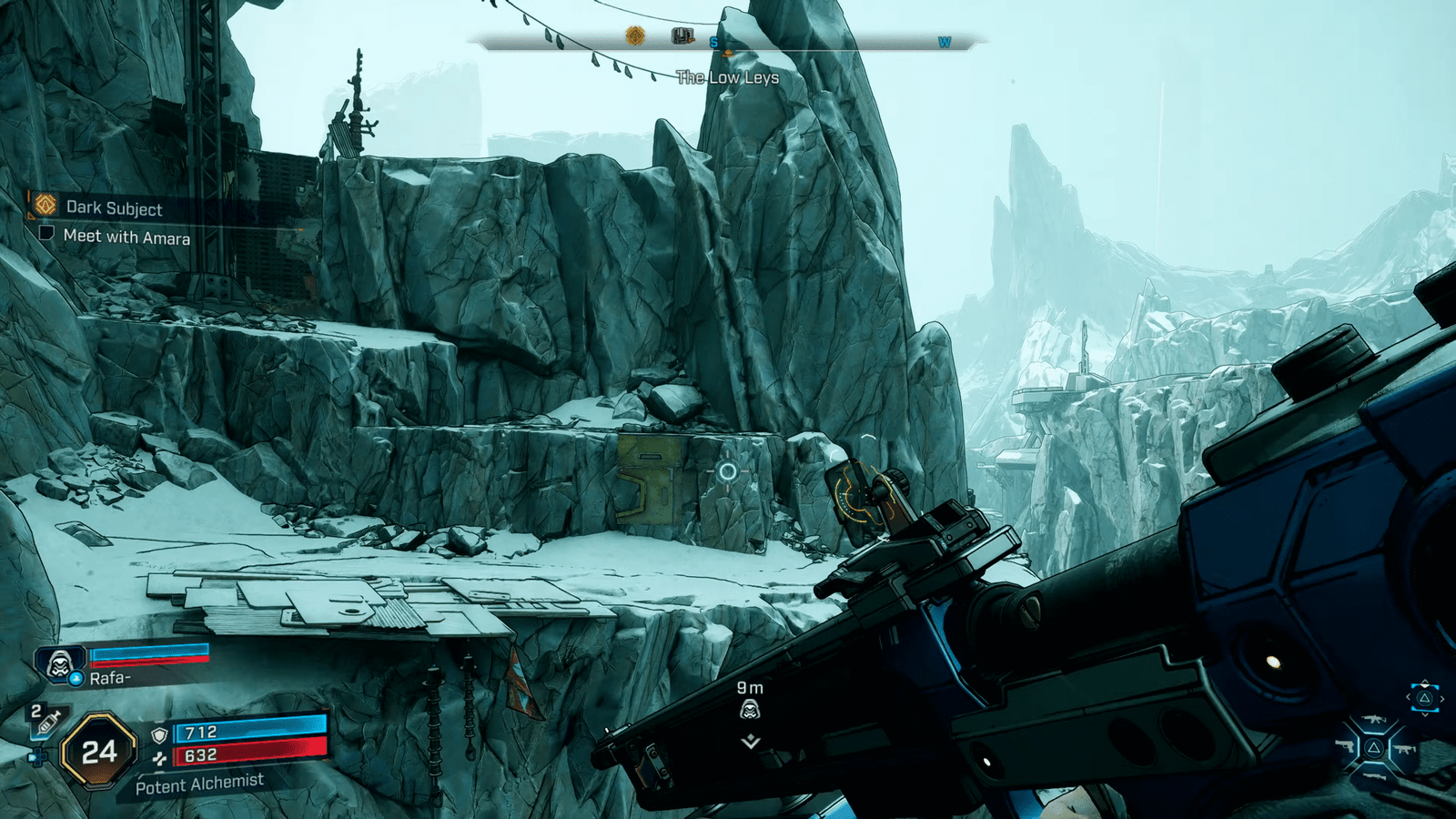Image resolution: width=1456 pixels, height=819 pixels.
Task: Choose the shotgun in the weapon wheel
Action: coord(1373,776)
